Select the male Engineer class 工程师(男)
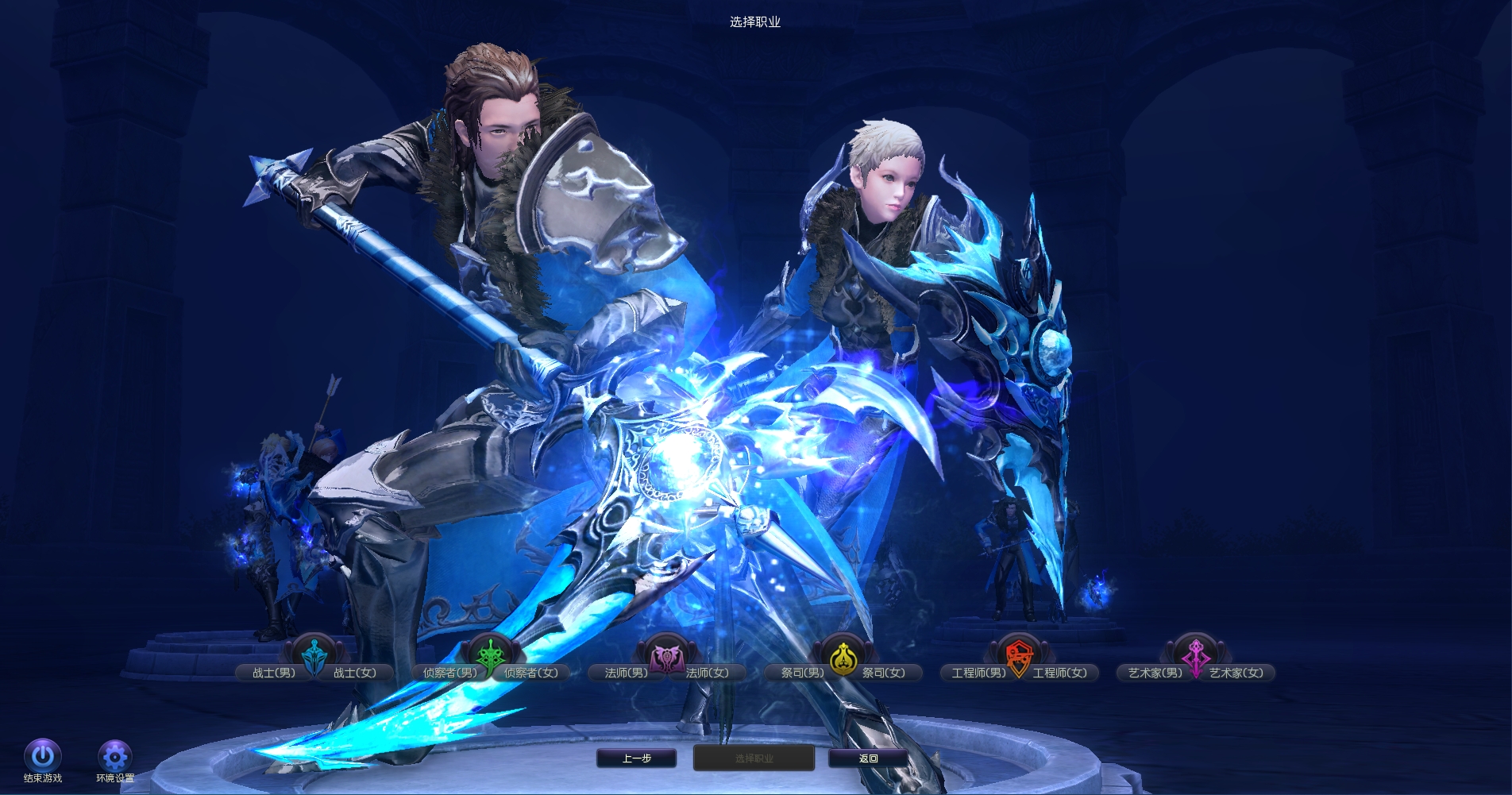 coord(978,673)
